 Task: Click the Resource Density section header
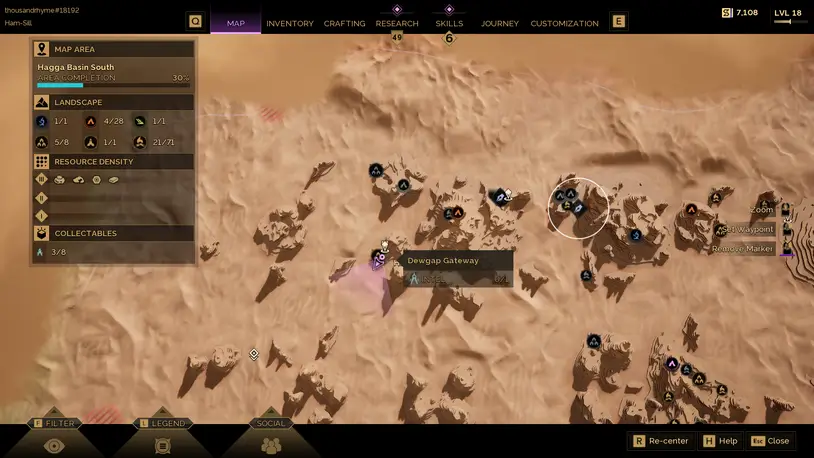pos(113,161)
